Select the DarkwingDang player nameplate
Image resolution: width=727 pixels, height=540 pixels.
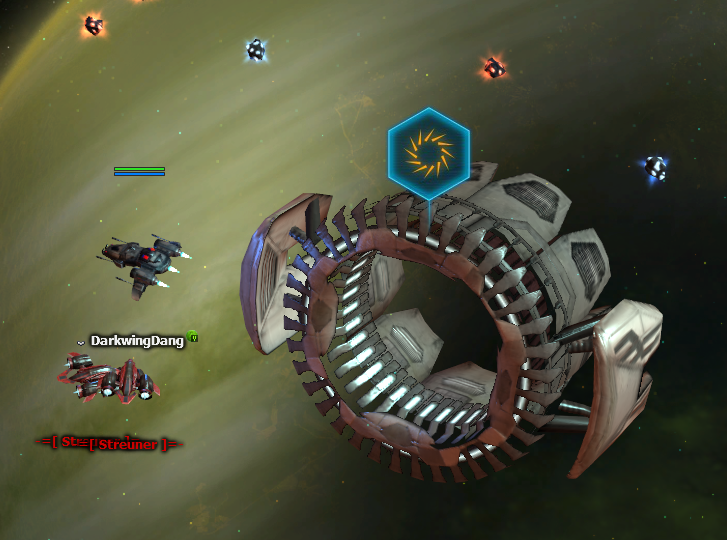(137, 341)
